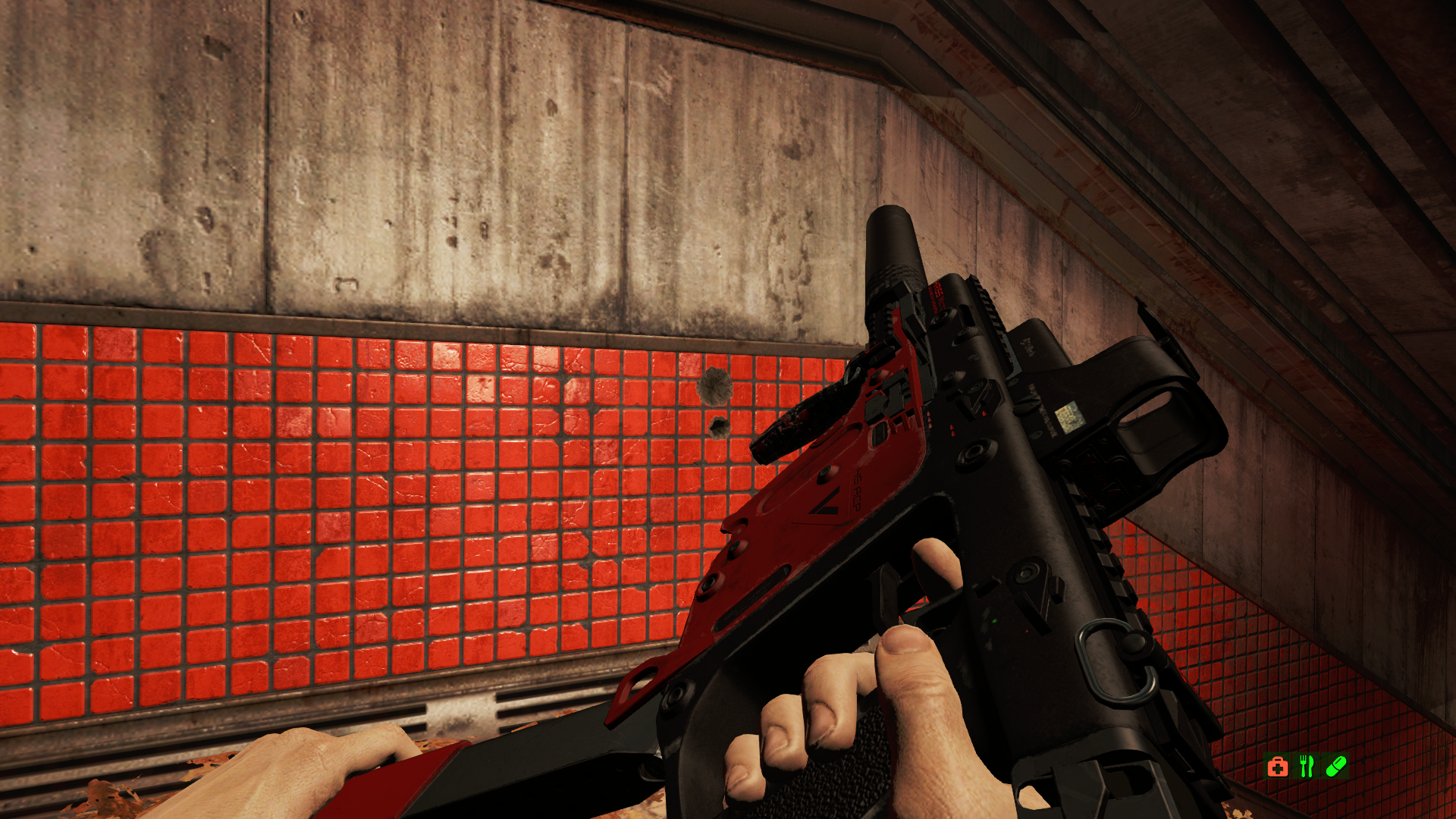Click the 45 ACP marking on the weapon
Viewport: 1456px width, 819px height.
click(x=855, y=491)
